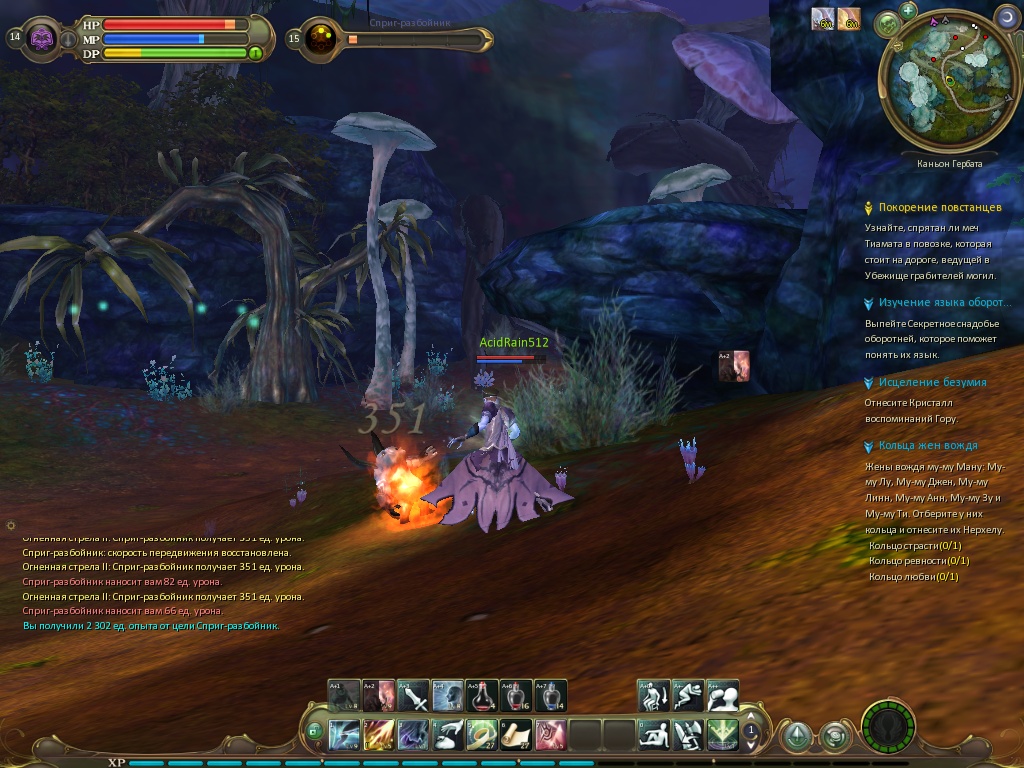Screen dimensions: 1024x768
Task: Toggle the green lock button on the hotbar
Action: pos(315,731)
